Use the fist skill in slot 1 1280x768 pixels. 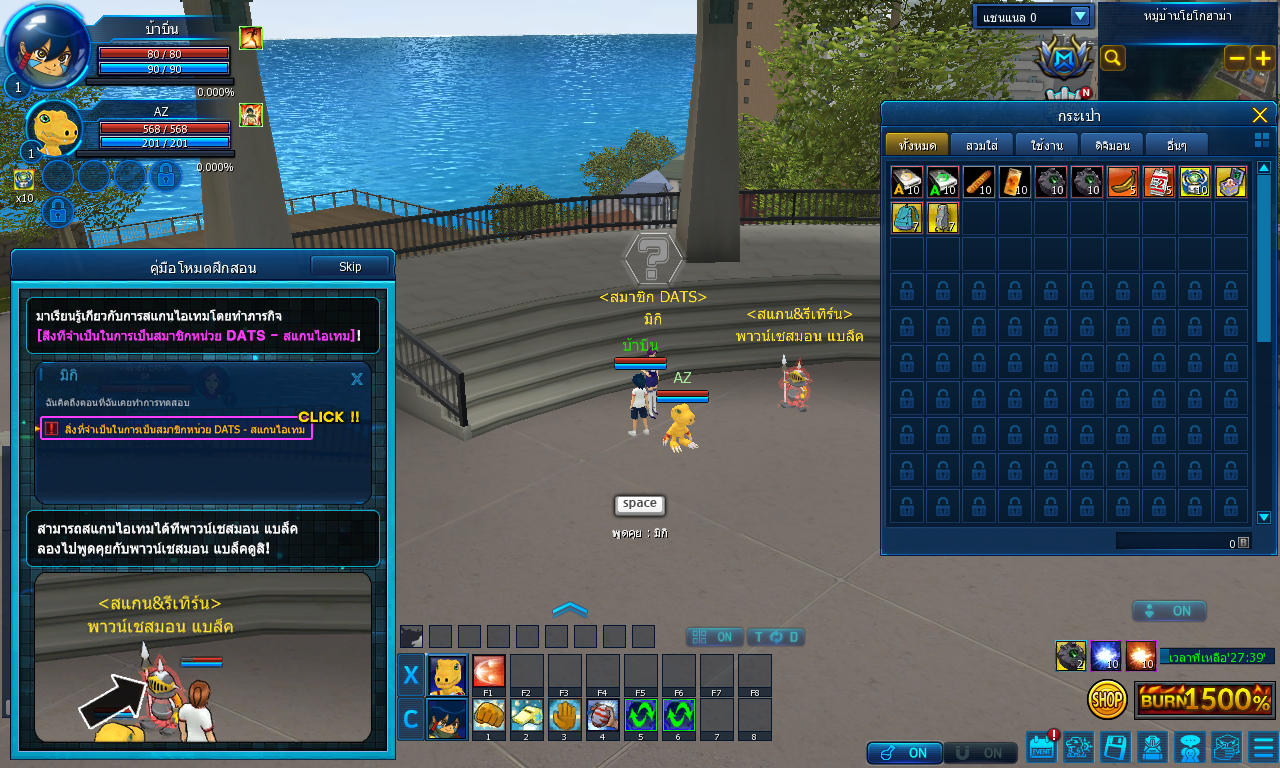tap(489, 716)
